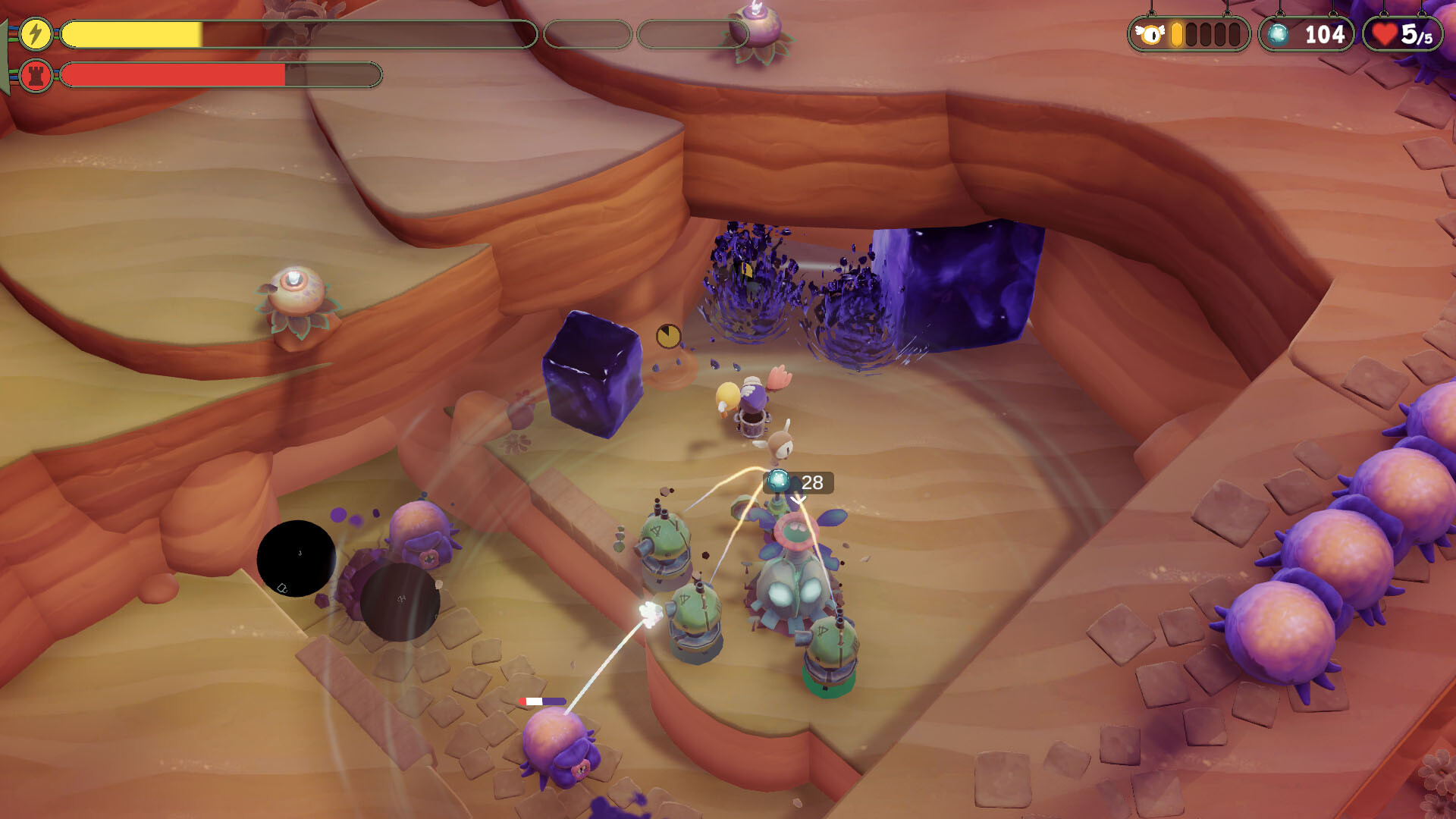Select the 28-gem cost tag above the tower

pos(799,482)
